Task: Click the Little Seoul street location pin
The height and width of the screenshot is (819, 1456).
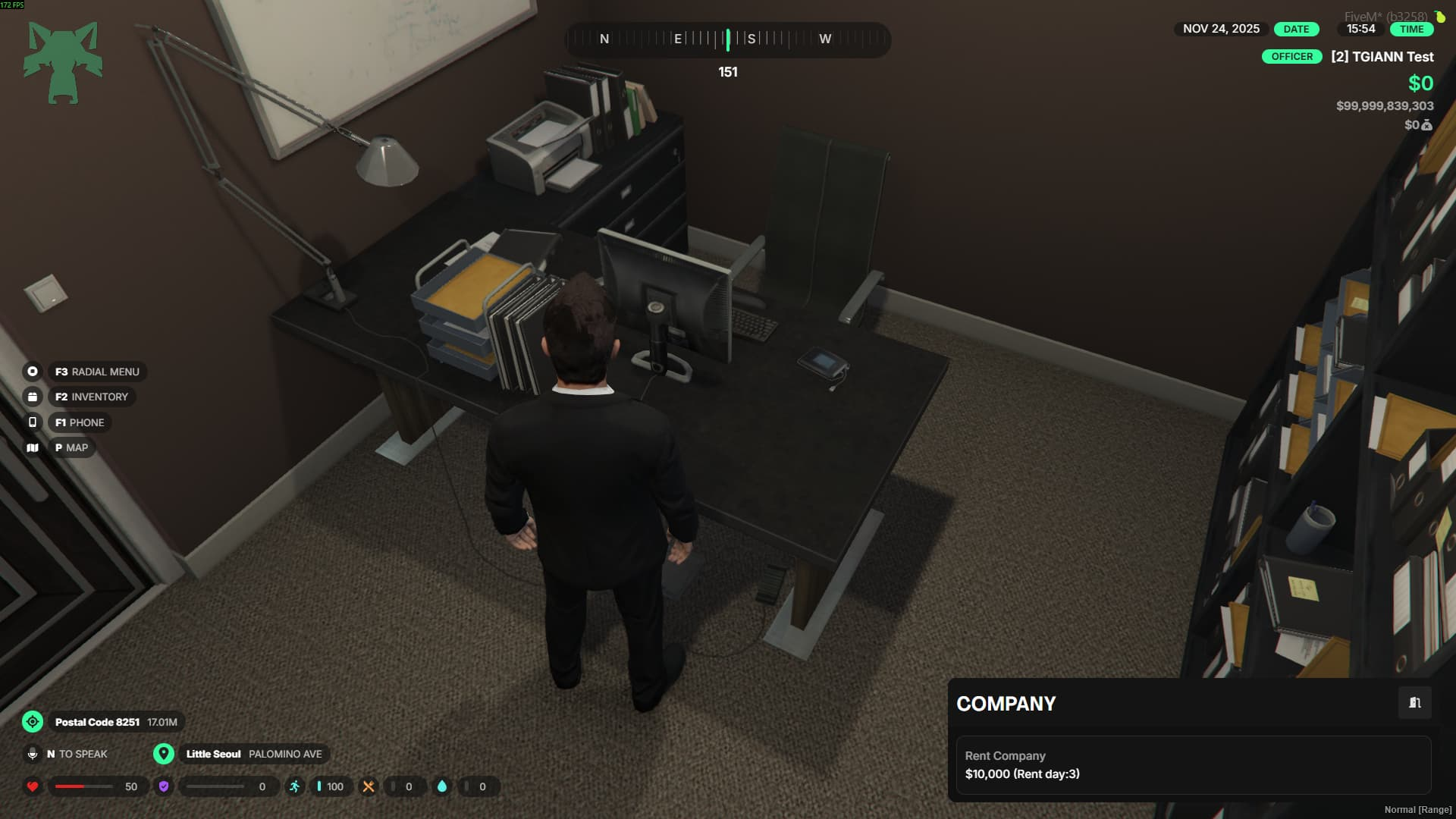Action: [163, 754]
